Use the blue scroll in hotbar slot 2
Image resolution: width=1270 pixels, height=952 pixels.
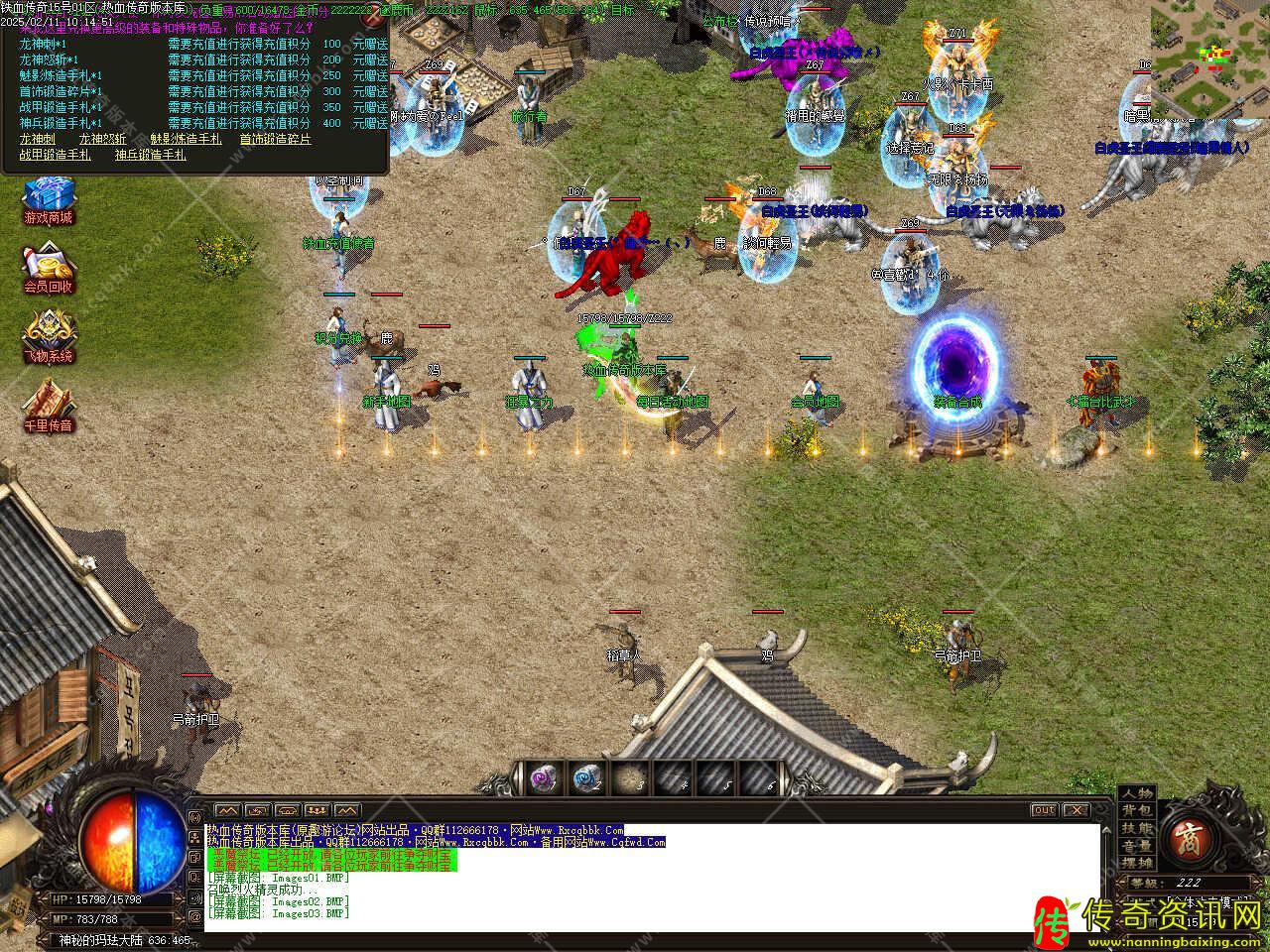[586, 780]
